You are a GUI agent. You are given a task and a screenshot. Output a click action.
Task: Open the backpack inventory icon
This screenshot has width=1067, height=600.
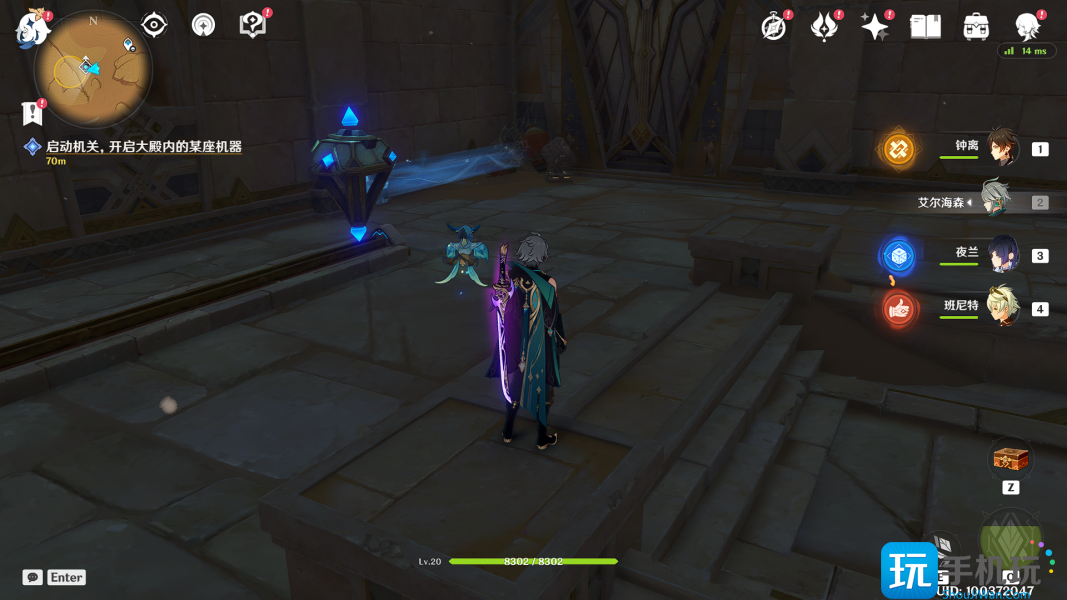tap(976, 27)
